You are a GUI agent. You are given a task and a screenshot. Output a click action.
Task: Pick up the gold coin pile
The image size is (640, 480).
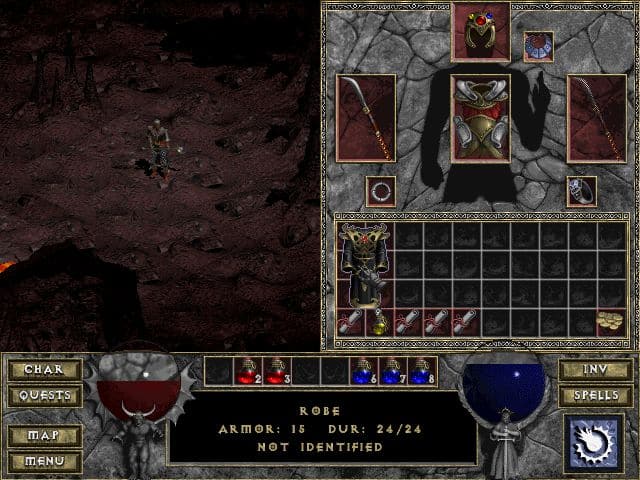[611, 322]
